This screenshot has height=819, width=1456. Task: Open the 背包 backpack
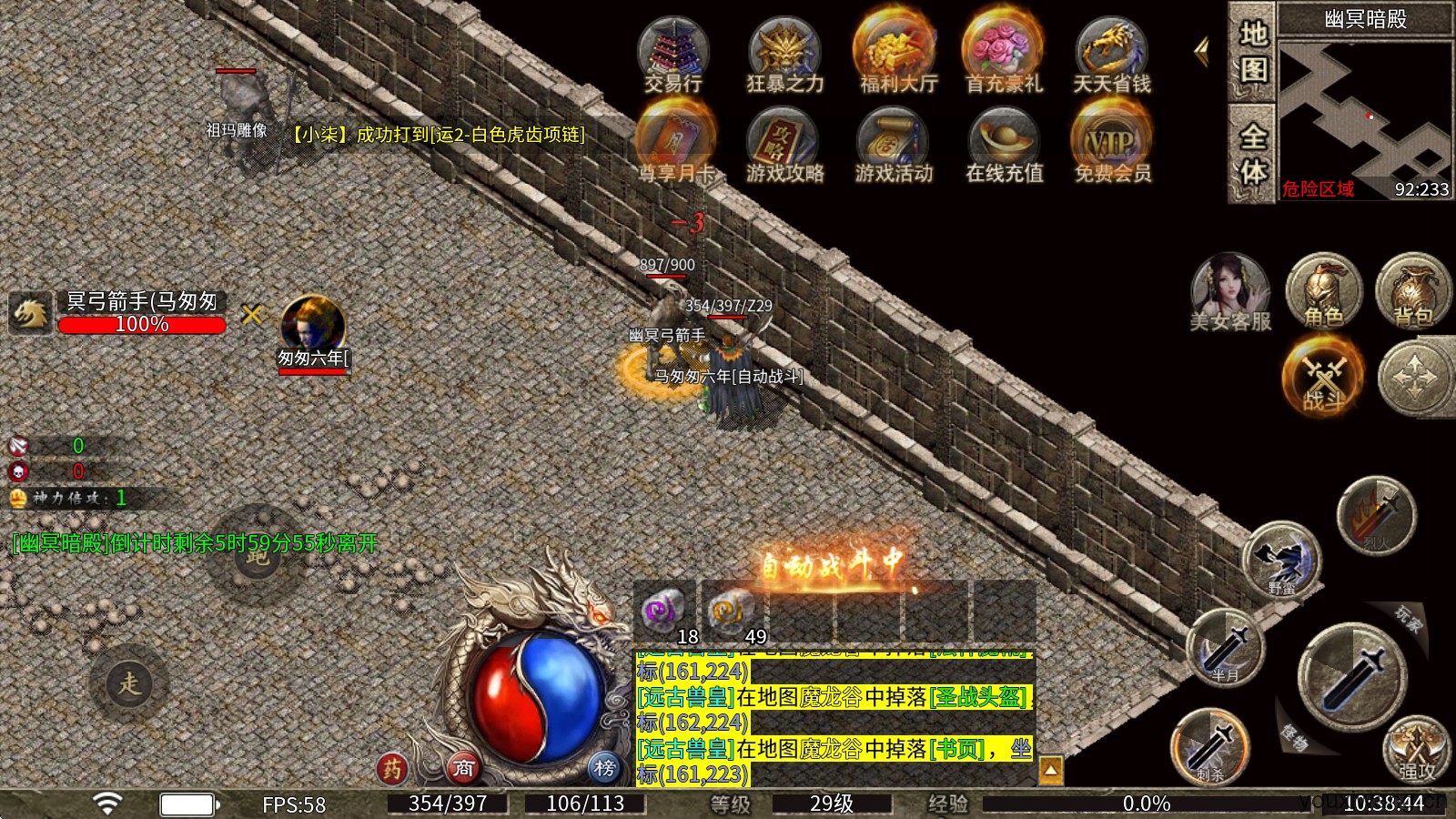pos(1412,291)
